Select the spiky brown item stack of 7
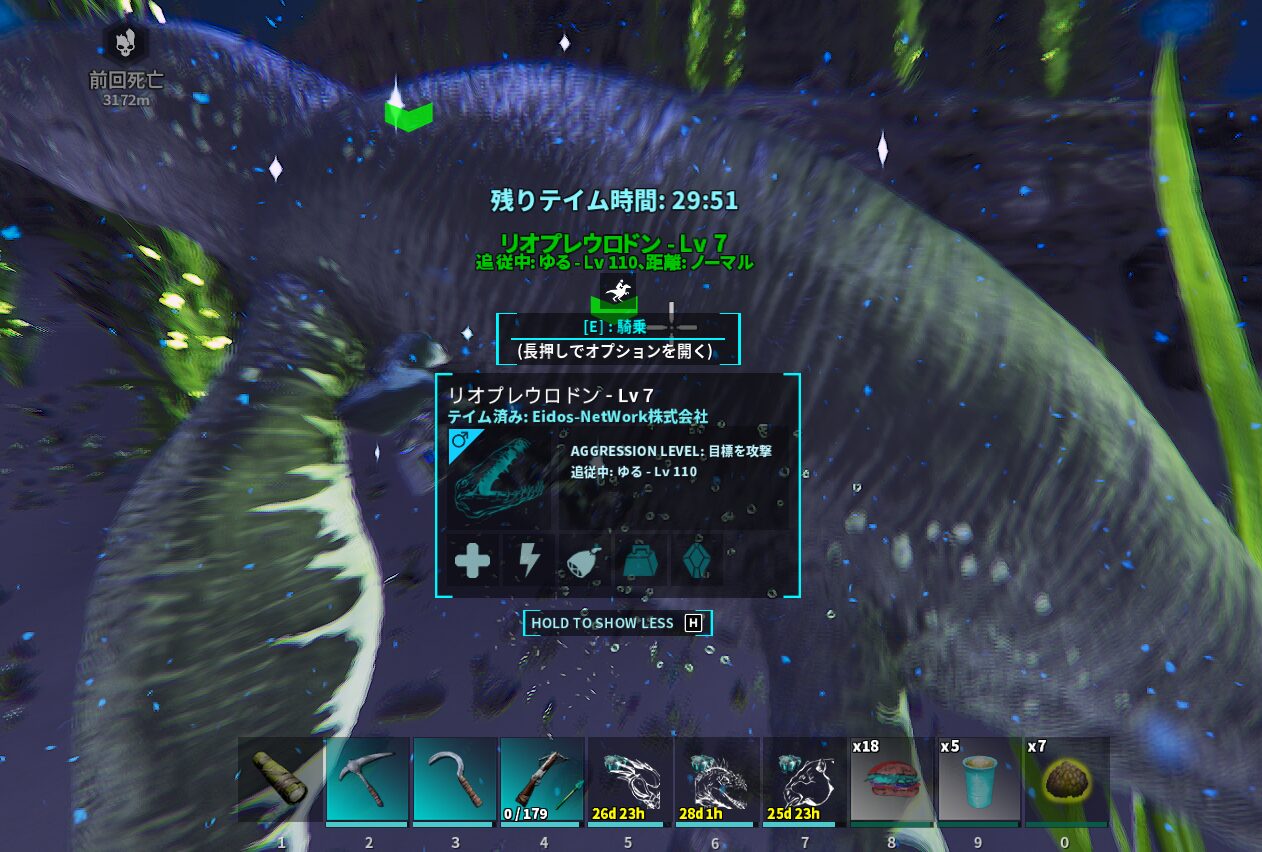Screen dimensions: 1262x852 point(1066,780)
